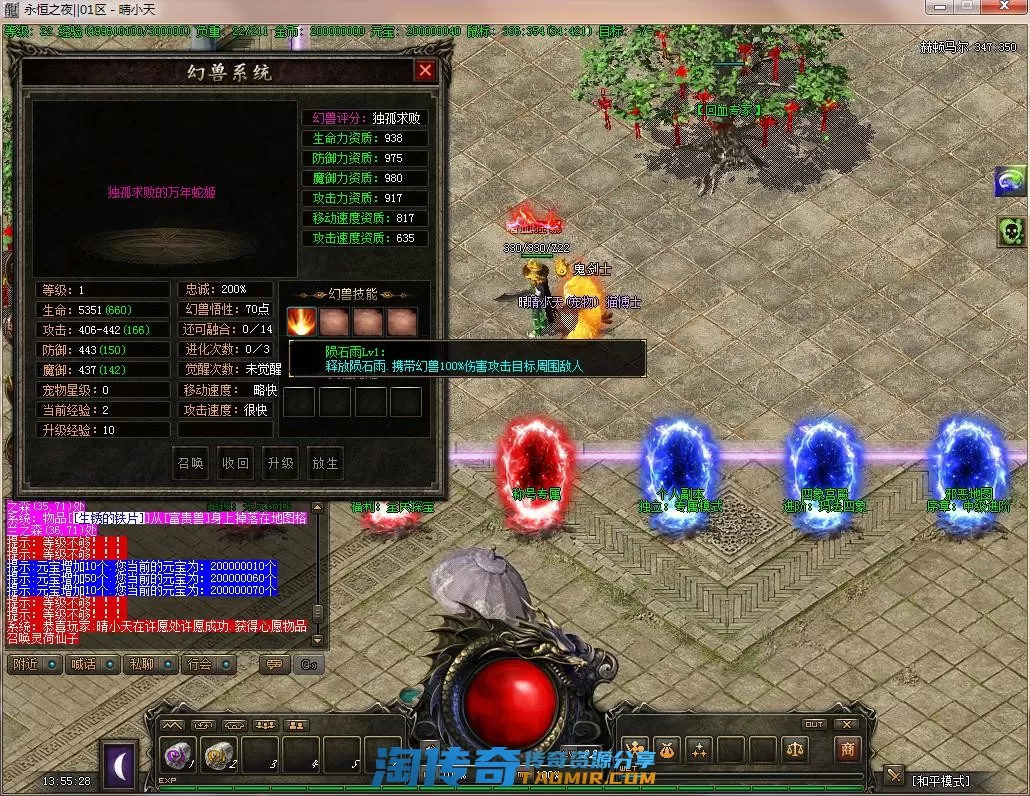Viewport: 1030px width, 796px height.
Task: Click the 收回 recall button
Action: pyautogui.click(x=236, y=463)
